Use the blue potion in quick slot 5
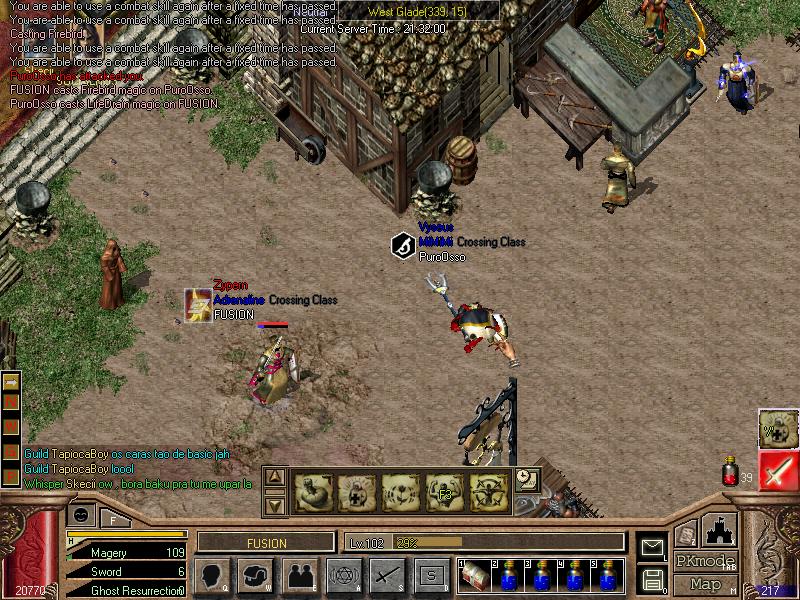The image size is (800, 600). [608, 577]
